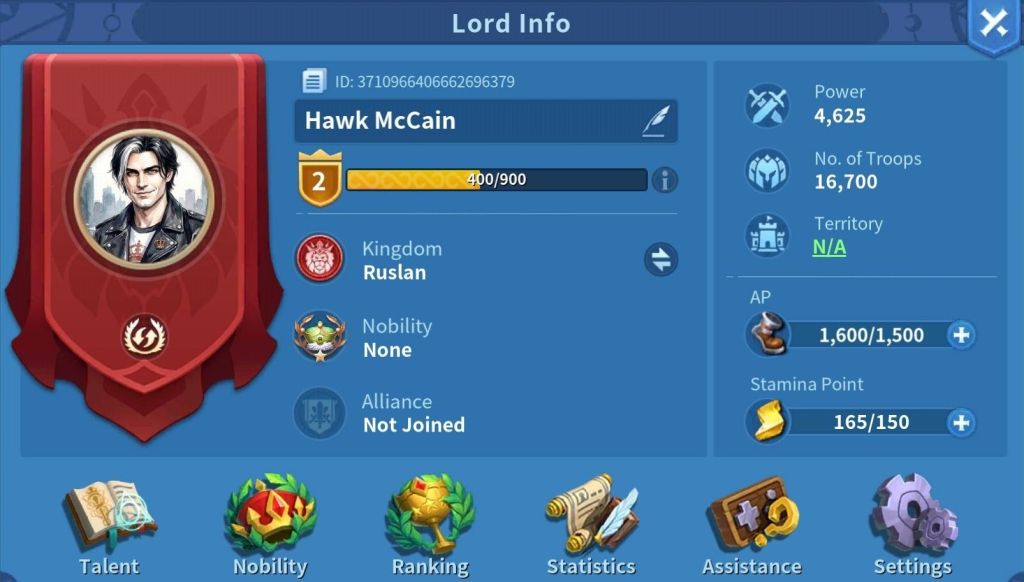View Alliance Not Joined entry
This screenshot has height=582, width=1024.
[x=413, y=413]
